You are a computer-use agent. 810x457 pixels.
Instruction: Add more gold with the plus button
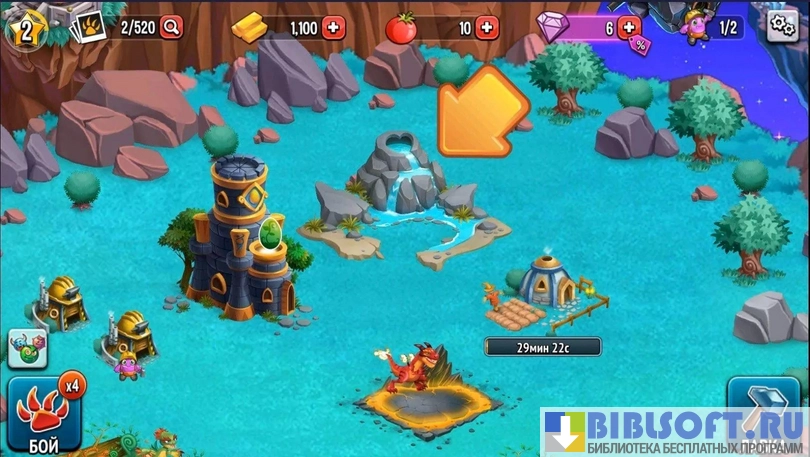(x=334, y=28)
